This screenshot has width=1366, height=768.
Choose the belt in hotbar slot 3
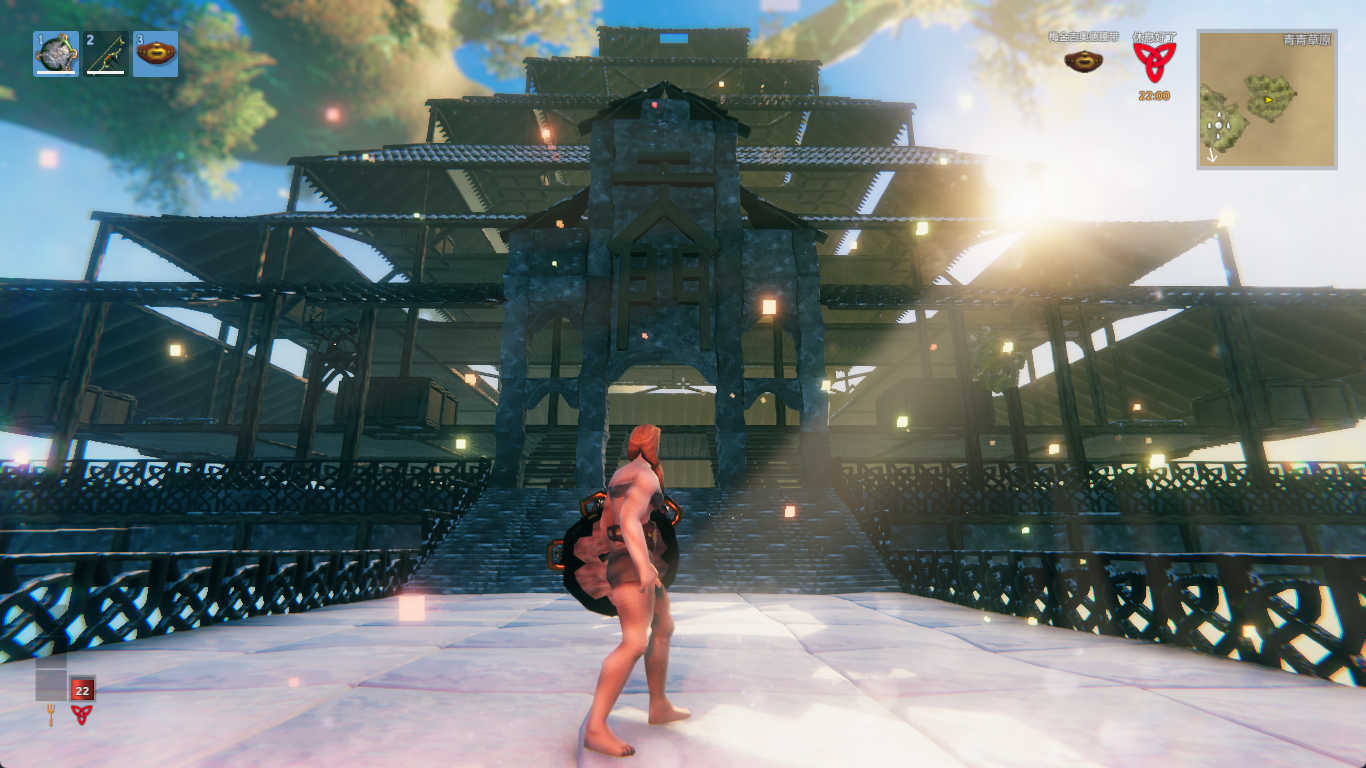click(155, 53)
